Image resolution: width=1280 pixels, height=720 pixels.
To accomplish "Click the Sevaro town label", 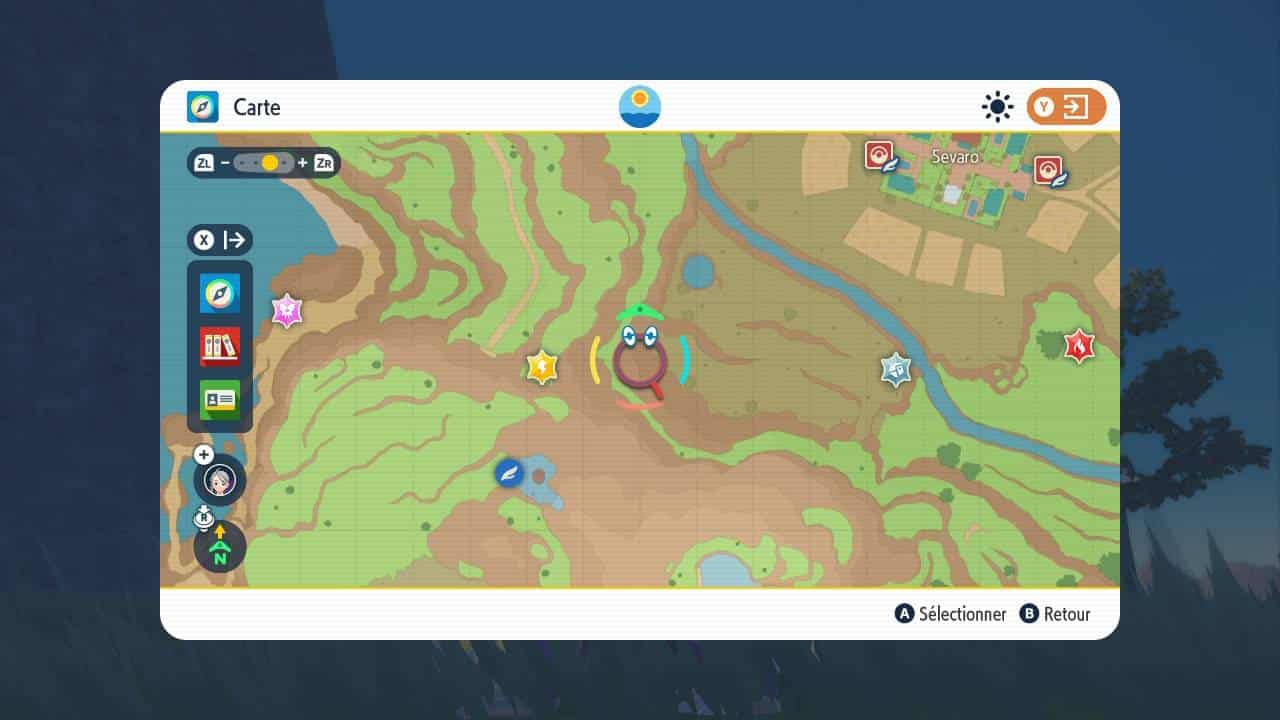I will [955, 157].
